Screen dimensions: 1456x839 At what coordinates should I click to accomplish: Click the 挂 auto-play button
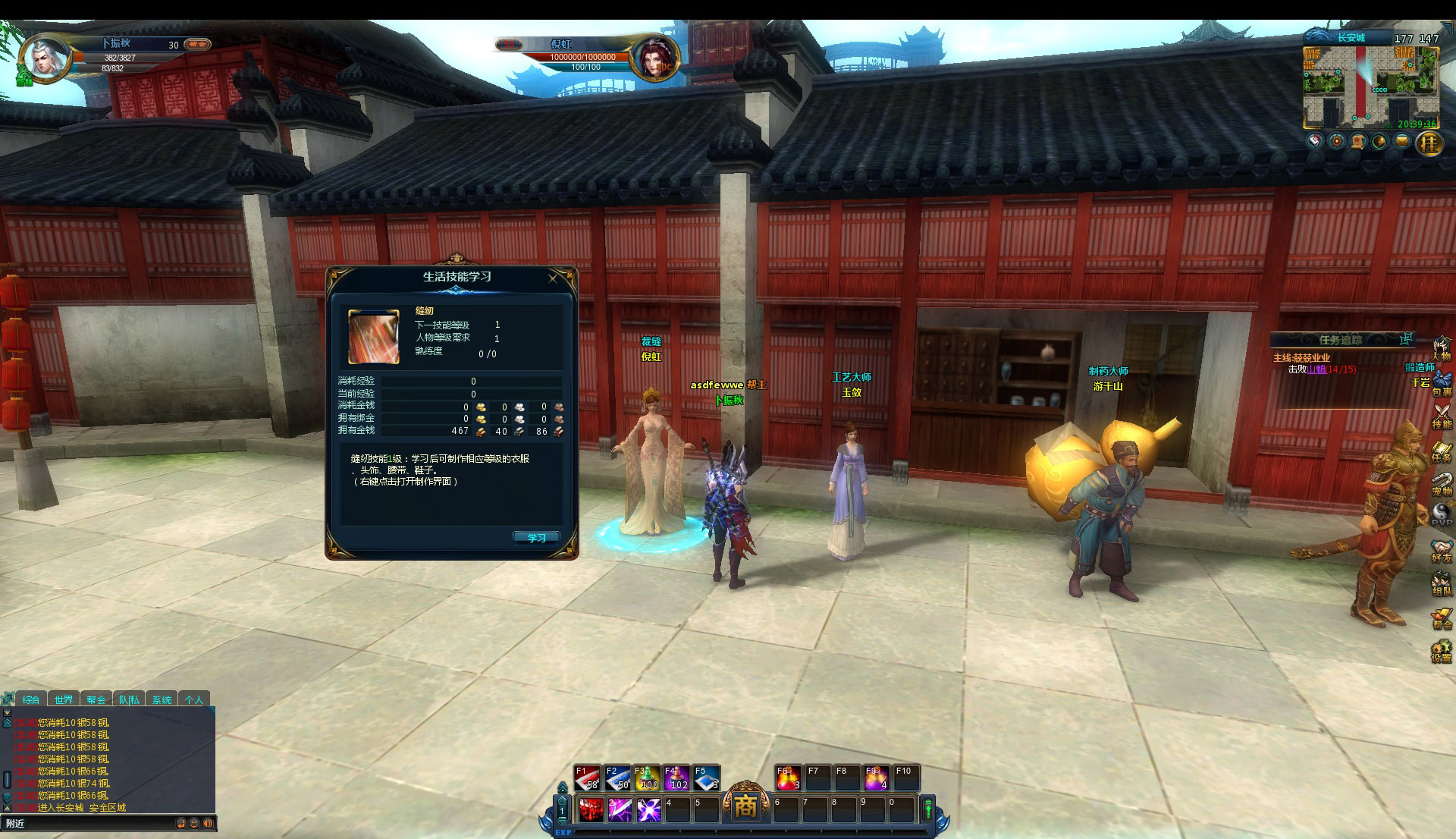[1429, 143]
